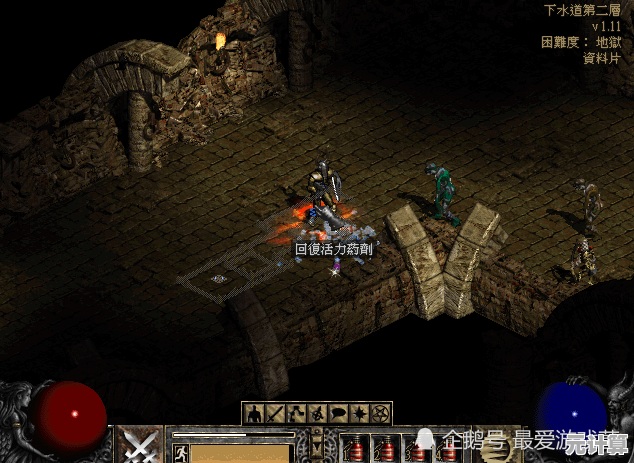634x463 pixels.
Task: Toggle the run/walk running man button
Action: click(182, 453)
